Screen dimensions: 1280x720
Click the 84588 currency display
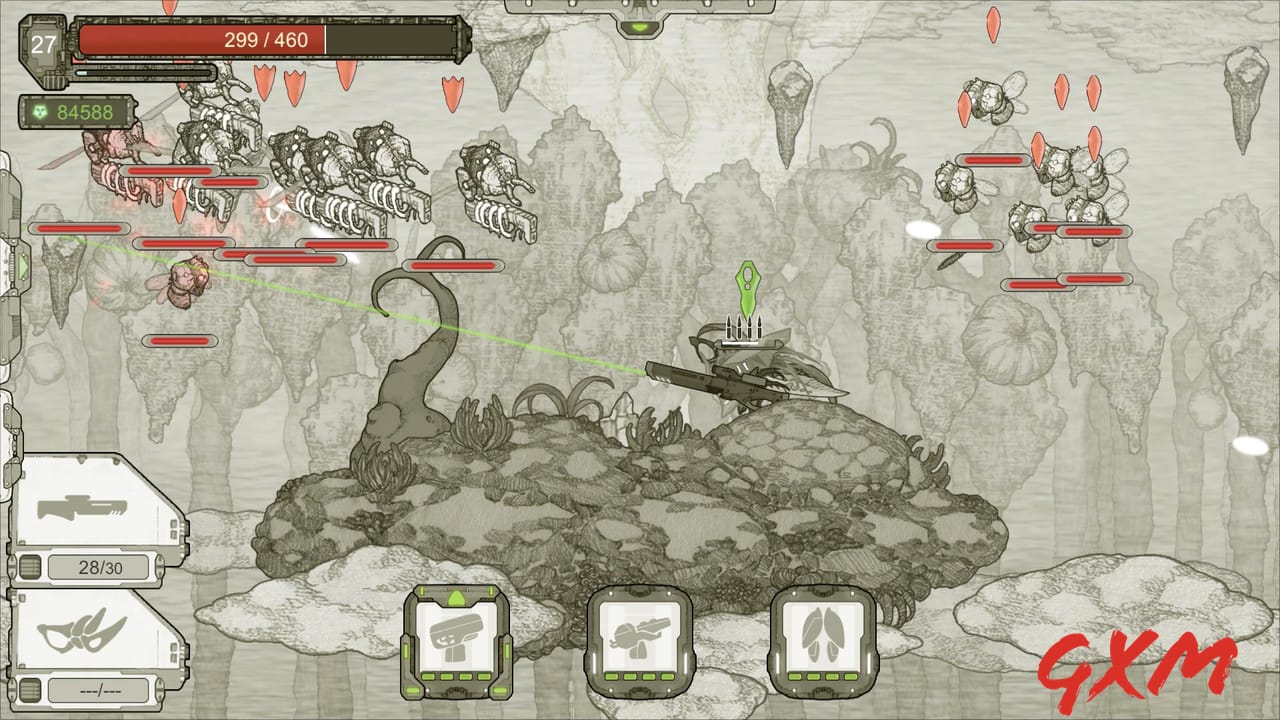85,113
